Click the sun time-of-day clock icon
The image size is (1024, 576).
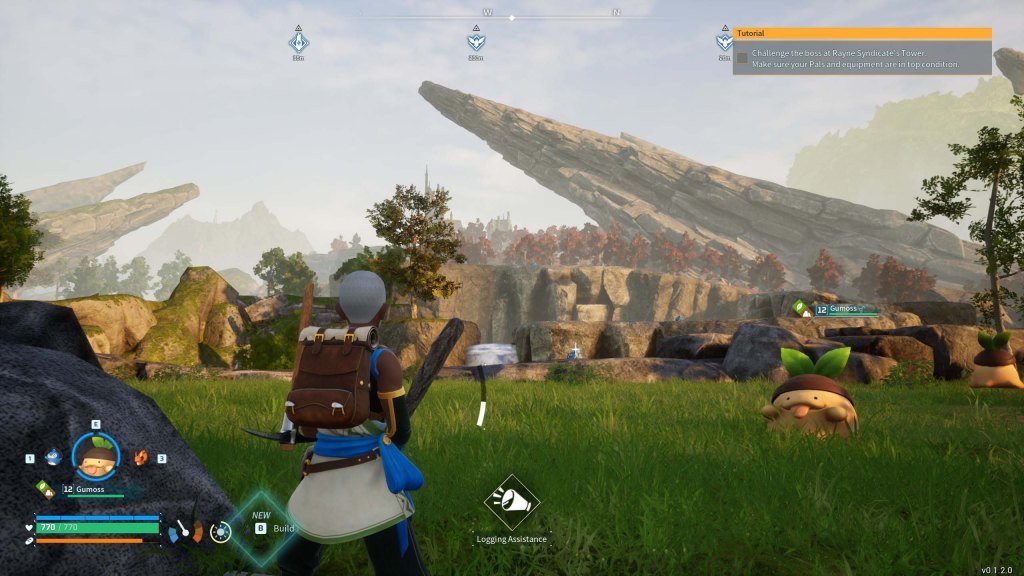click(x=220, y=531)
